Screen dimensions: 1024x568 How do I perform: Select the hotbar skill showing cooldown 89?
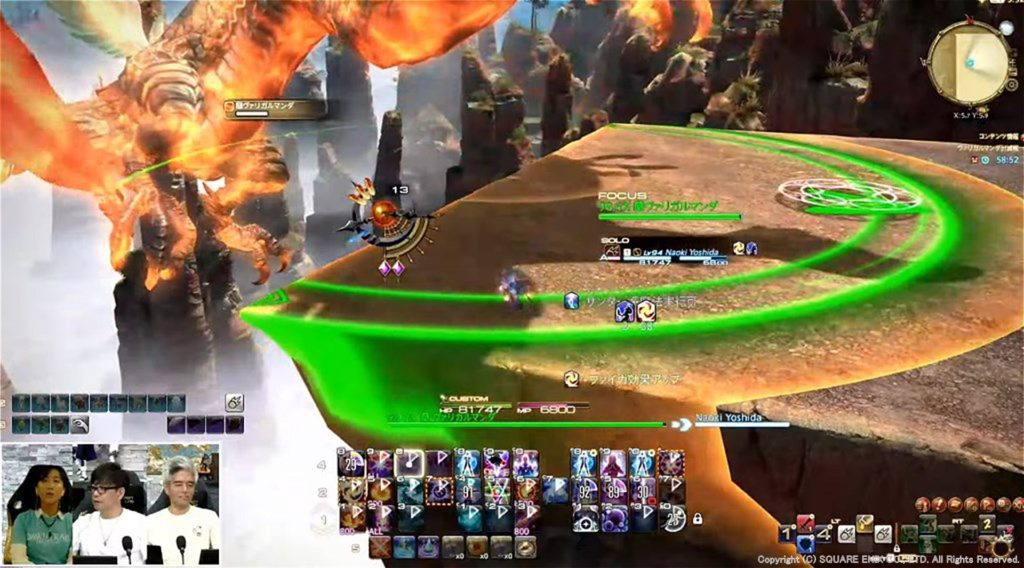pos(614,491)
